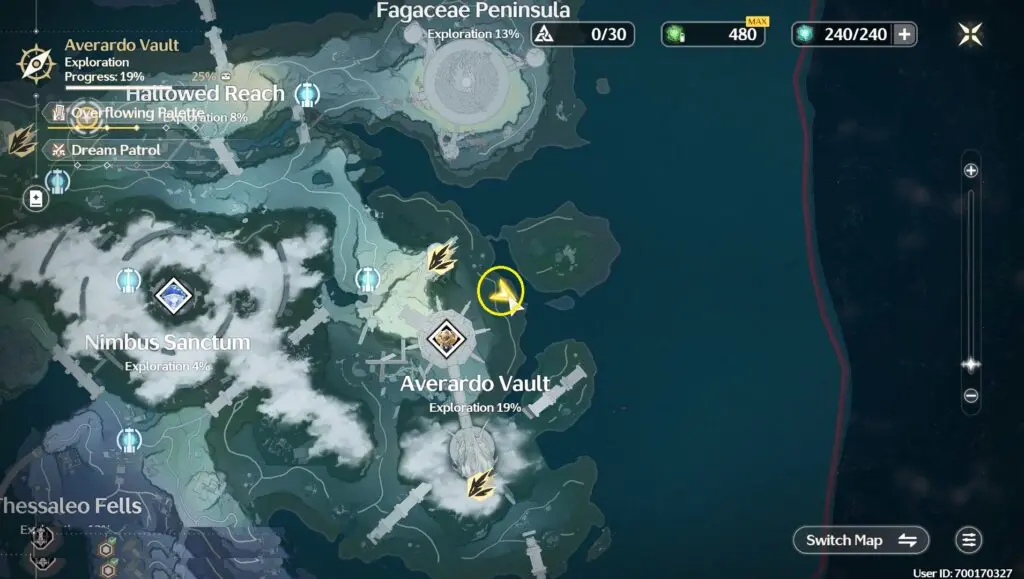1024x579 pixels.
Task: Click the Switch Map button
Action: (861, 540)
